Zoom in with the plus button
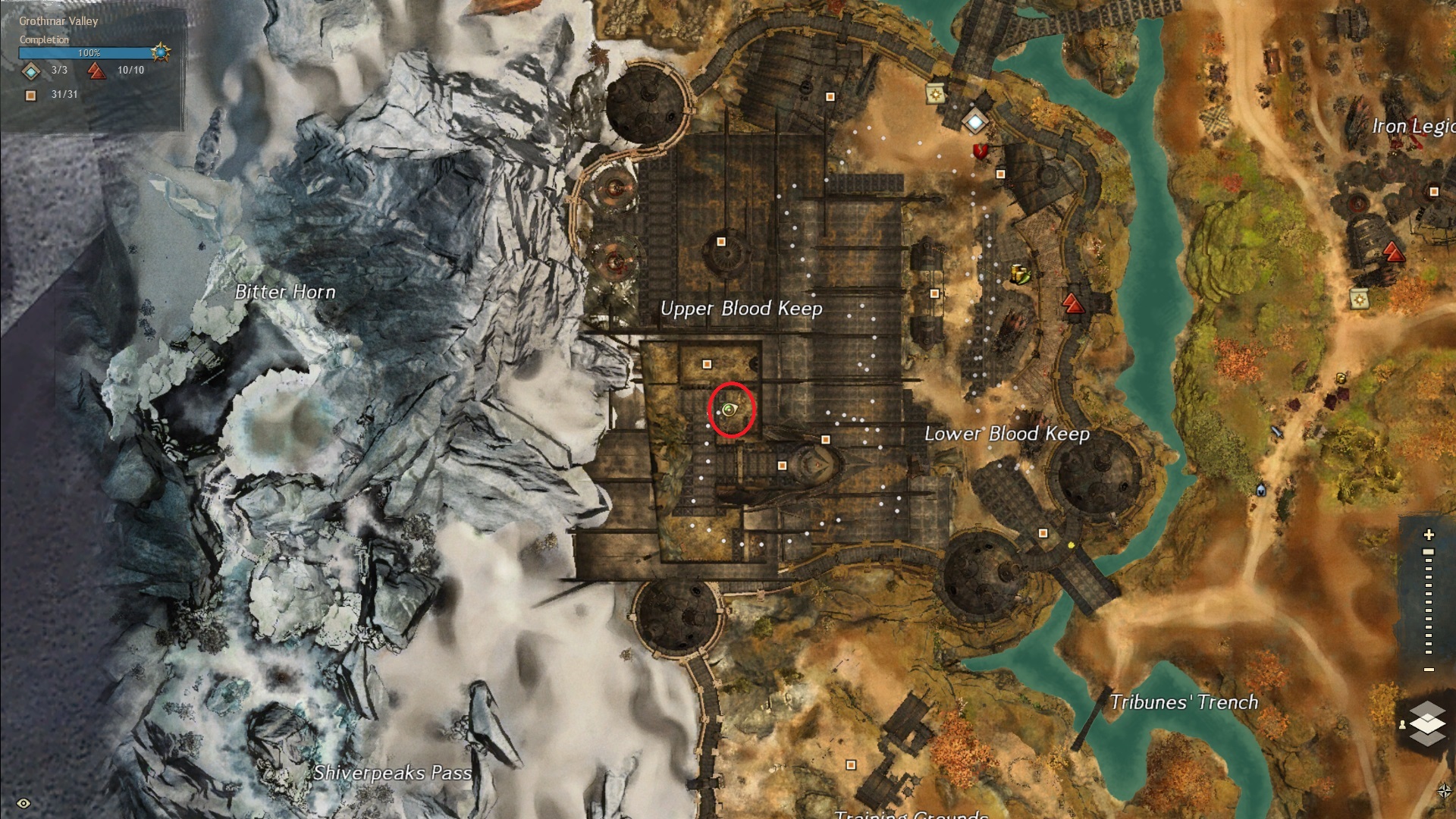 click(1429, 535)
